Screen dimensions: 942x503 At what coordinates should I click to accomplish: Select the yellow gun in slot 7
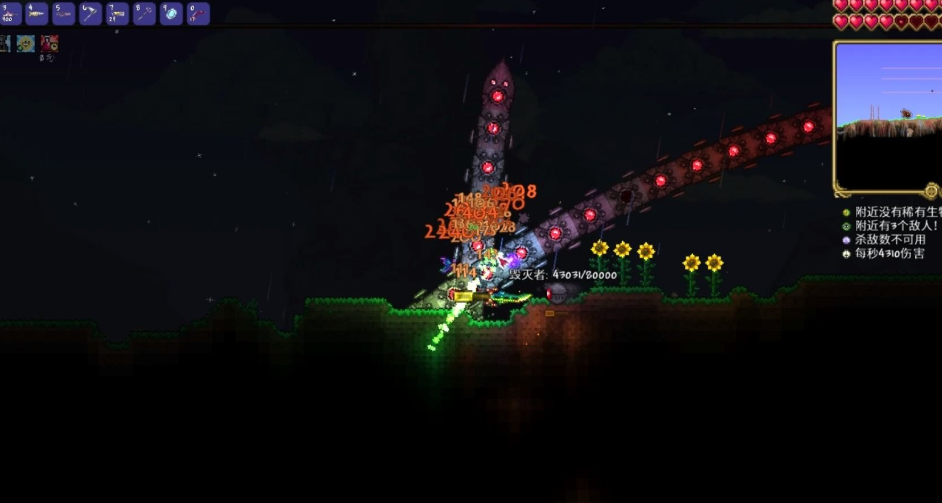[x=118, y=14]
